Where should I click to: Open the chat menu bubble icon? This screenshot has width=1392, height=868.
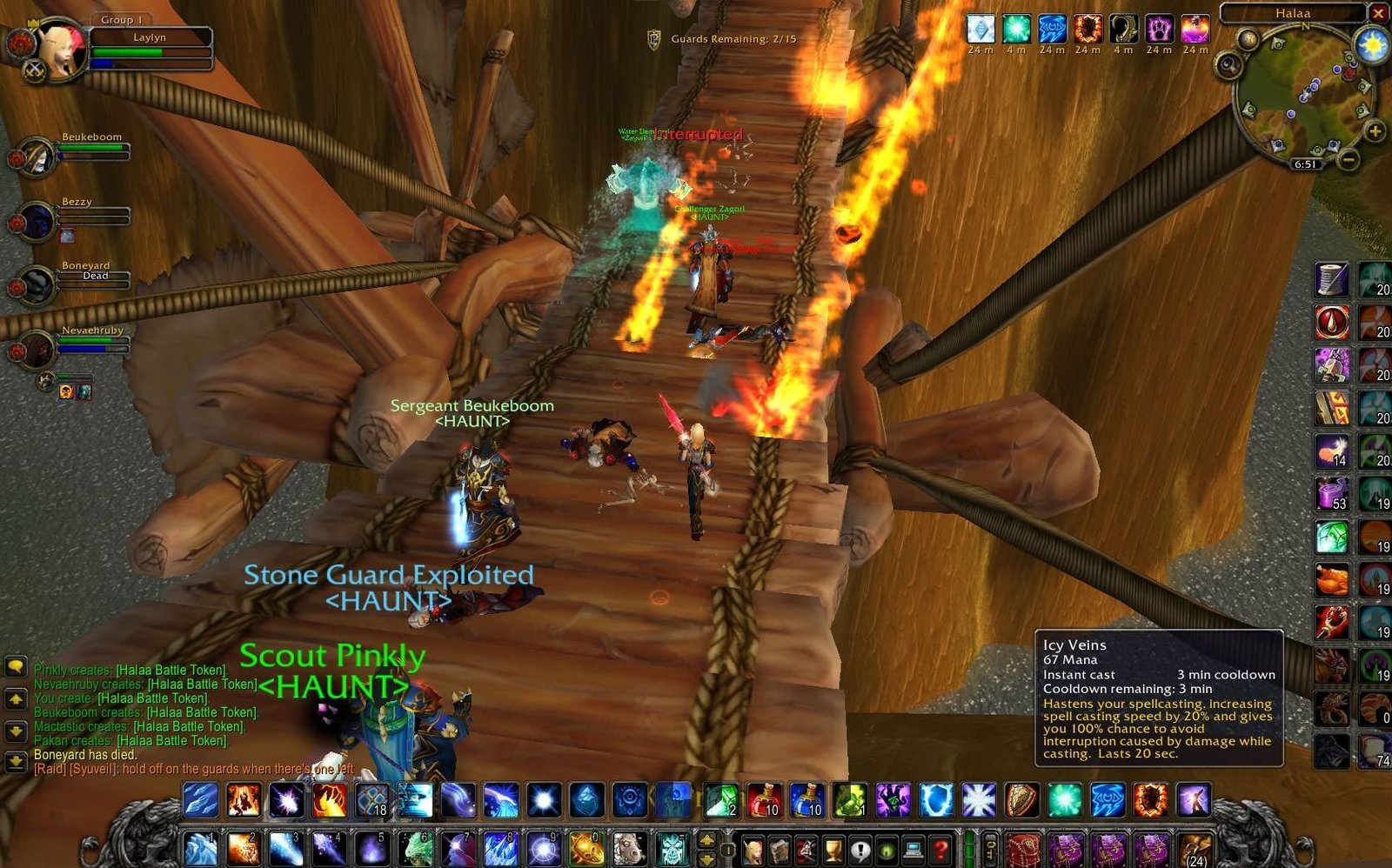15,668
